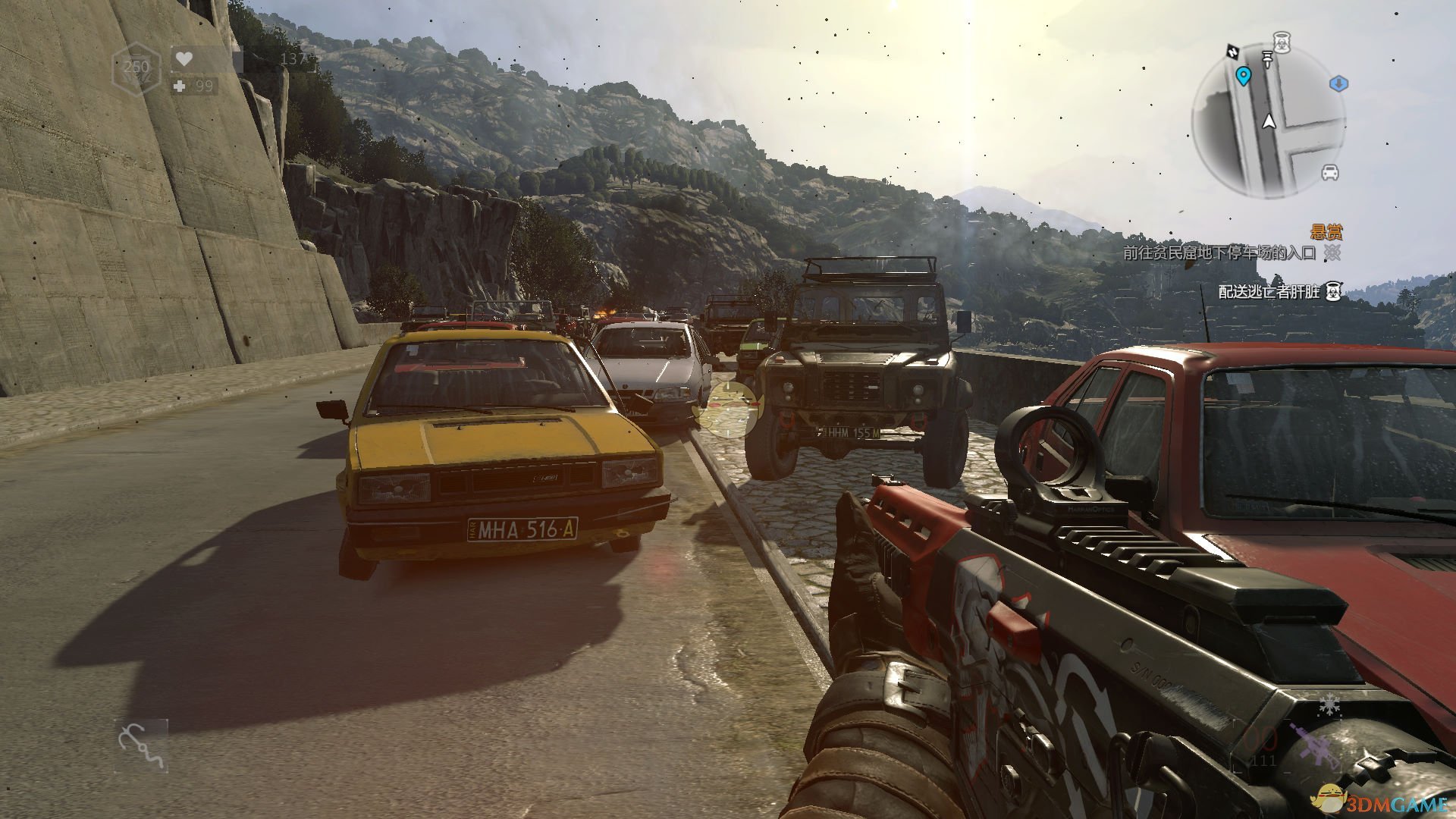Click the car icon beside the minimap

coord(1330,173)
